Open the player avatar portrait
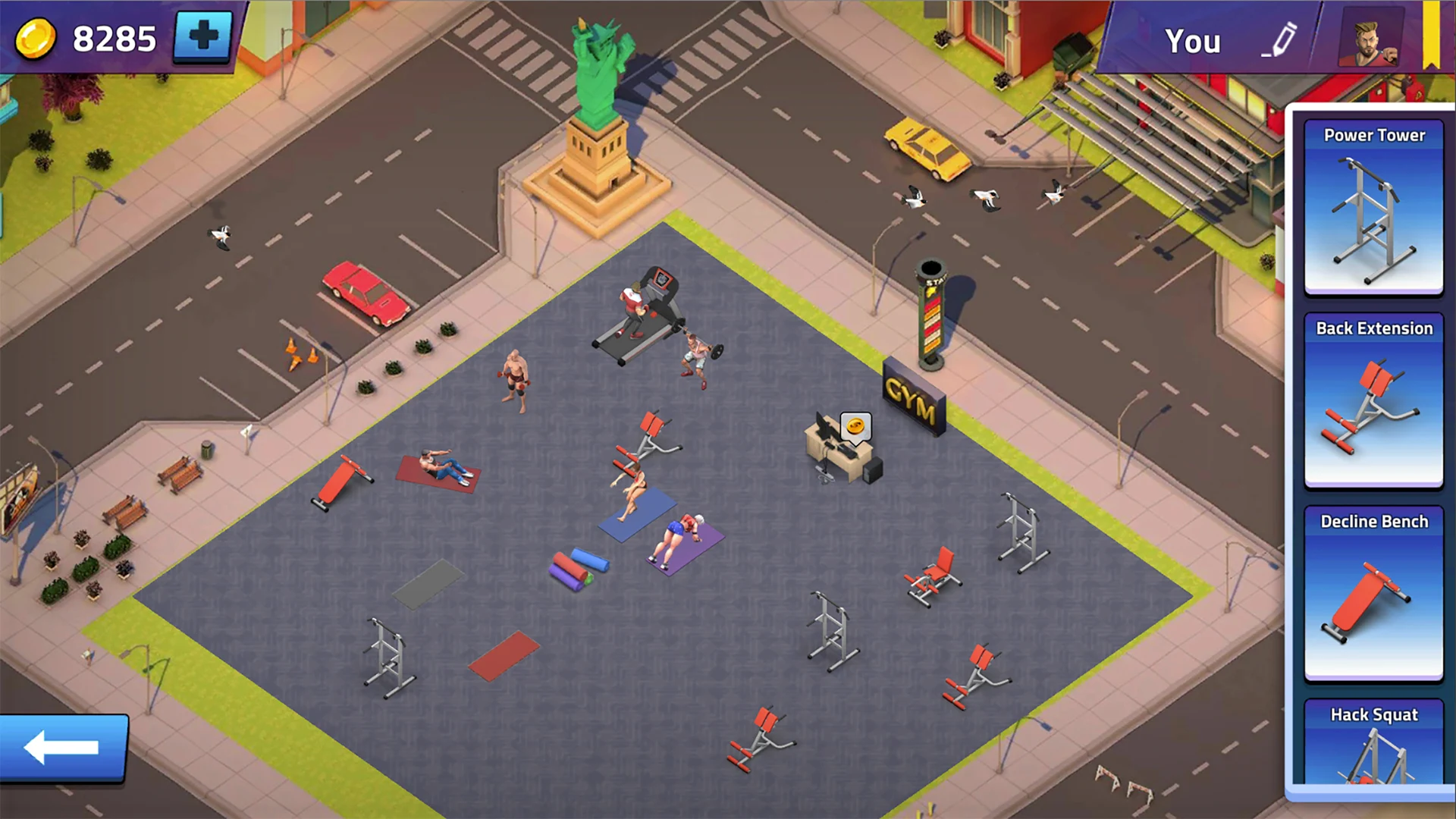This screenshot has width=1456, height=819. pyautogui.click(x=1371, y=38)
